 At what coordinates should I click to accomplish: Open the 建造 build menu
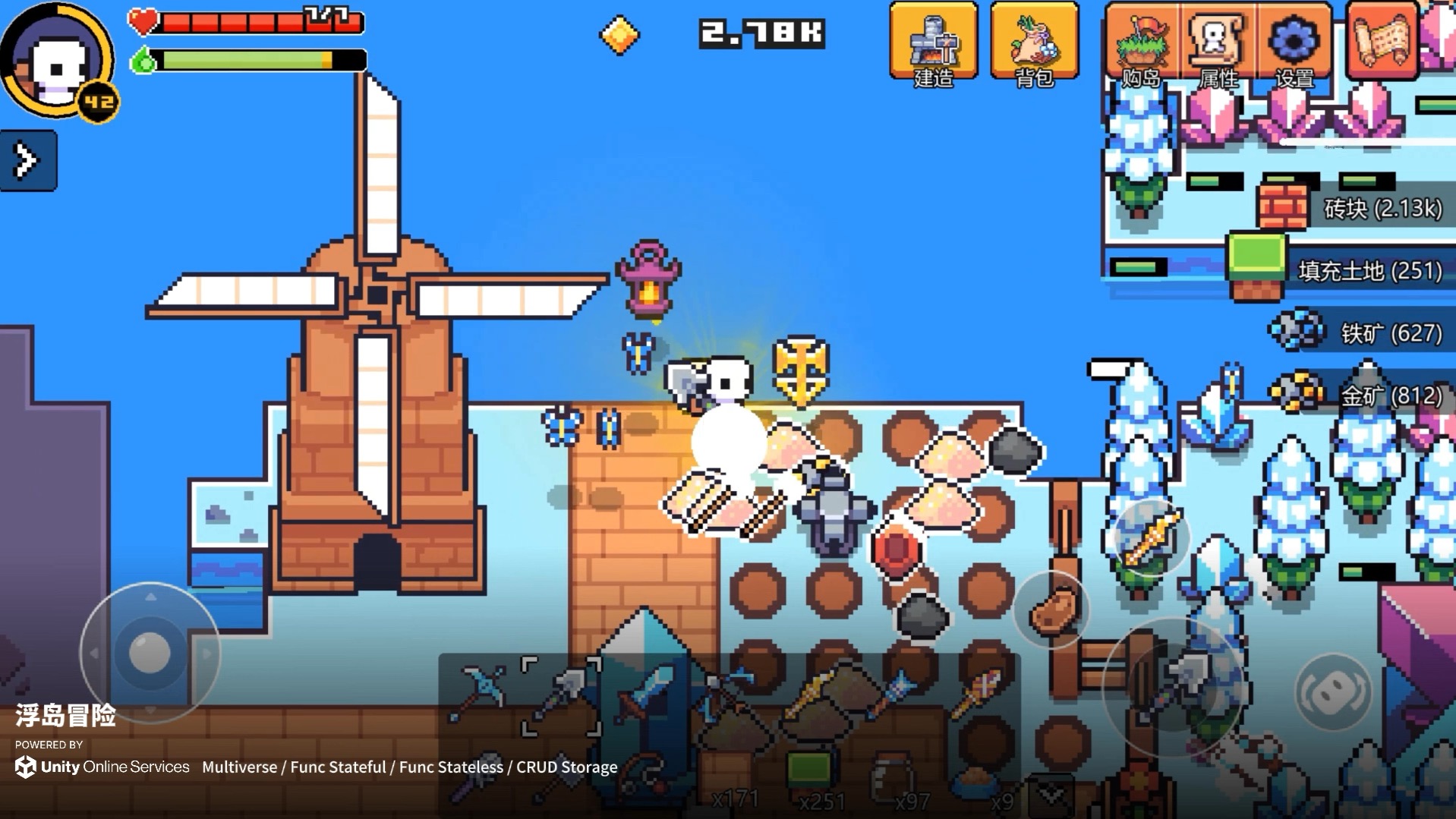[x=933, y=42]
